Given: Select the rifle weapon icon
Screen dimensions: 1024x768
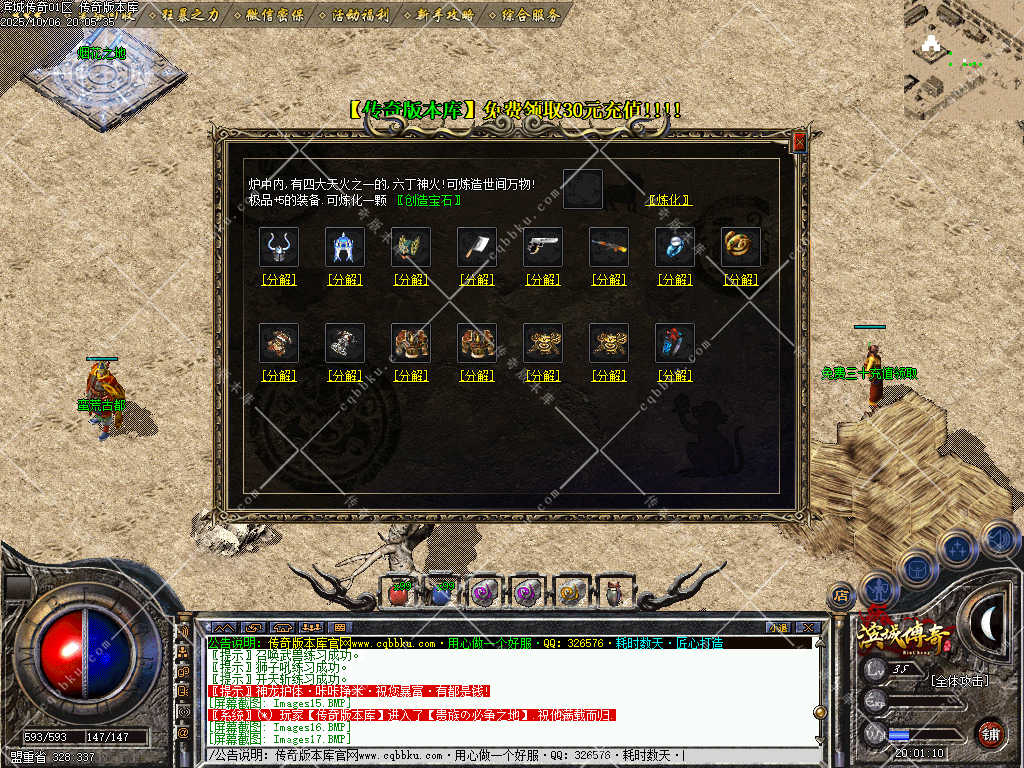Looking at the screenshot, I should coord(609,247).
